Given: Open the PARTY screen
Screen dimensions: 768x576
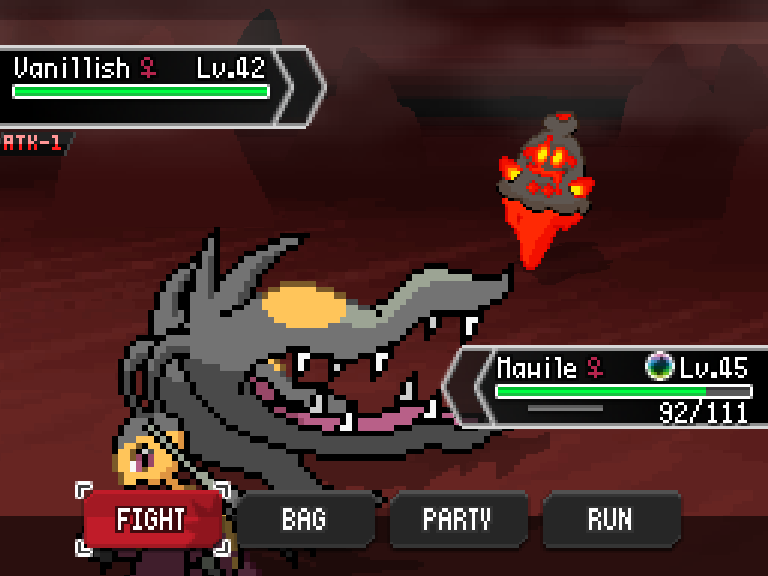Looking at the screenshot, I should point(457,519).
